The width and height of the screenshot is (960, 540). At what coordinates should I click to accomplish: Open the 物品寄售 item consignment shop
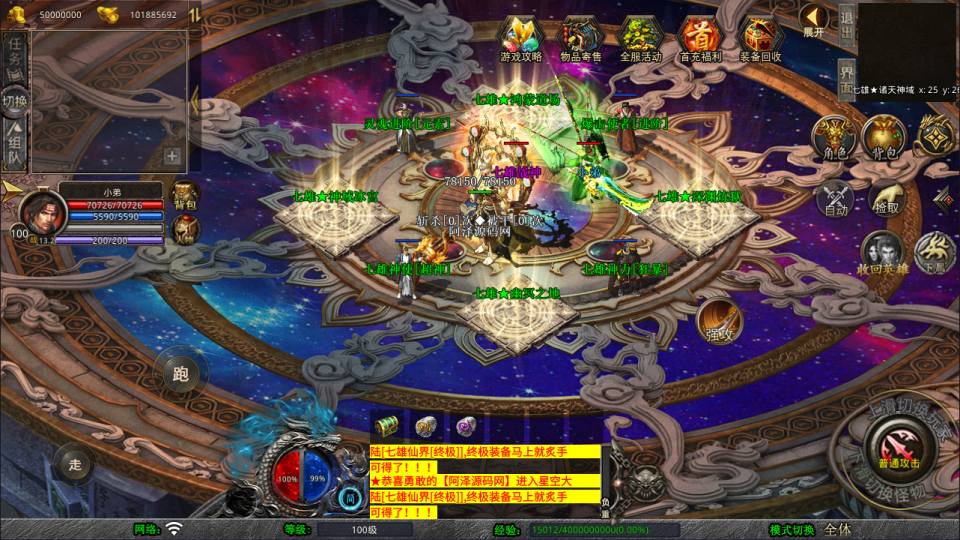pos(581,38)
